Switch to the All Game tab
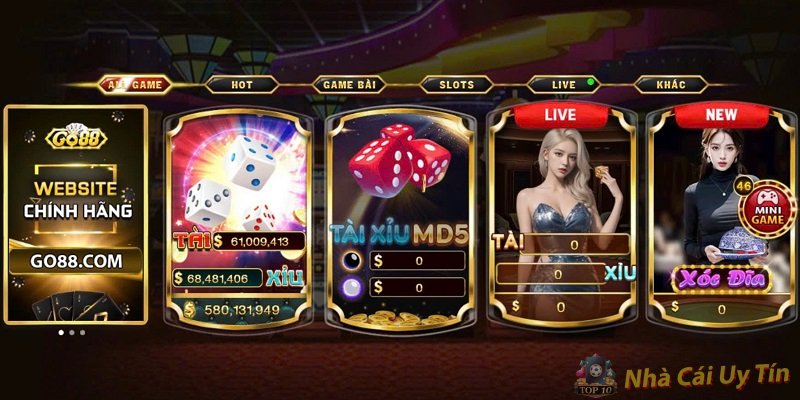Image resolution: width=800 pixels, height=400 pixels. (x=134, y=85)
